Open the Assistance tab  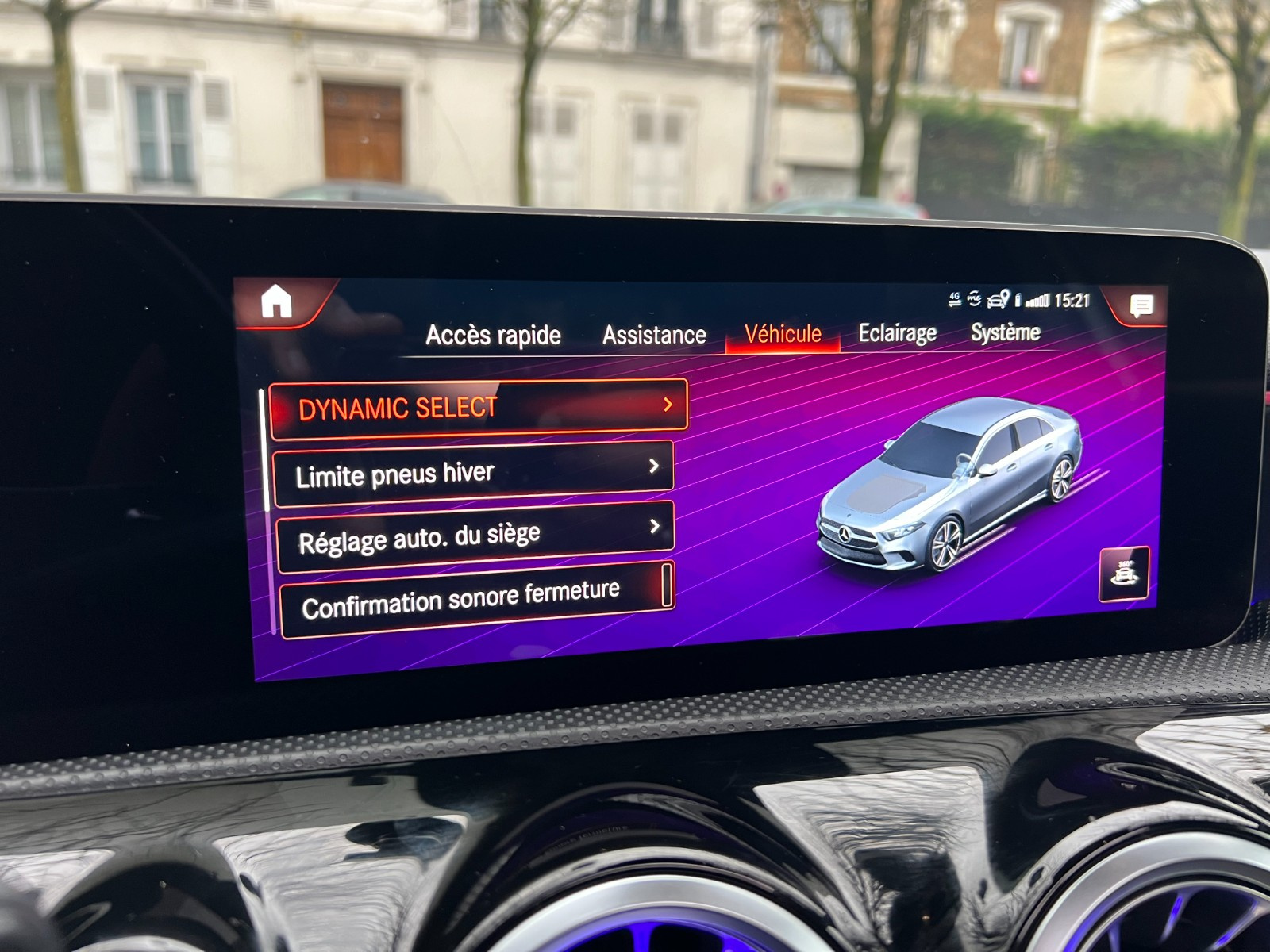pos(654,336)
